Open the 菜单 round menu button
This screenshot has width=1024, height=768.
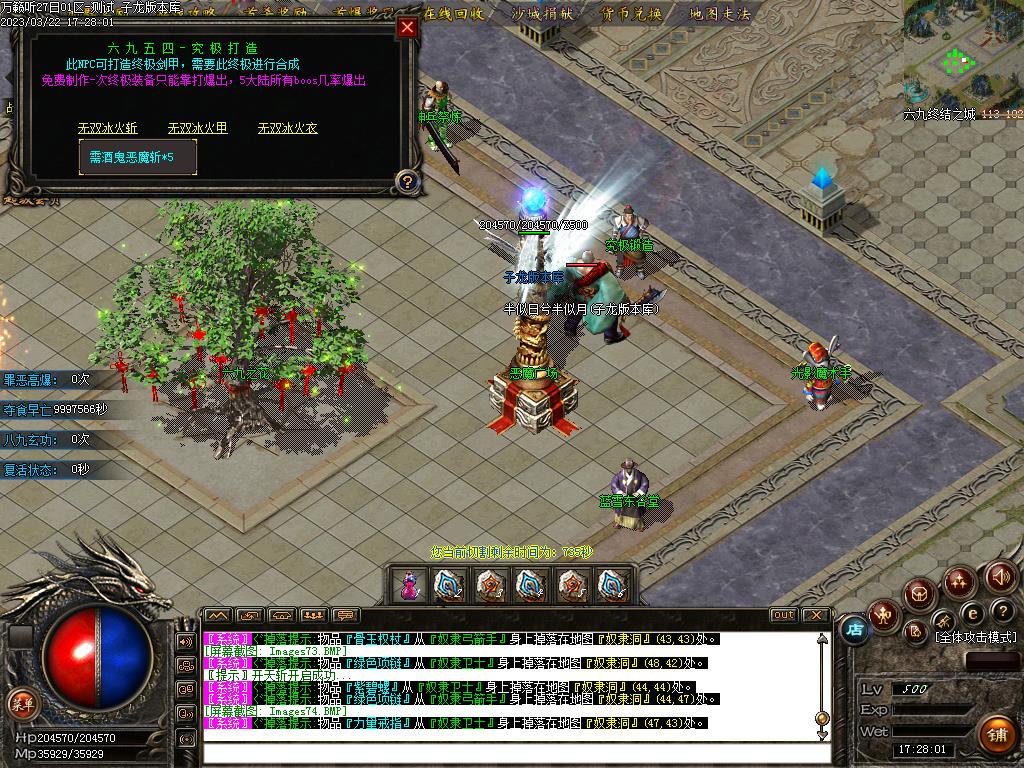tap(21, 703)
